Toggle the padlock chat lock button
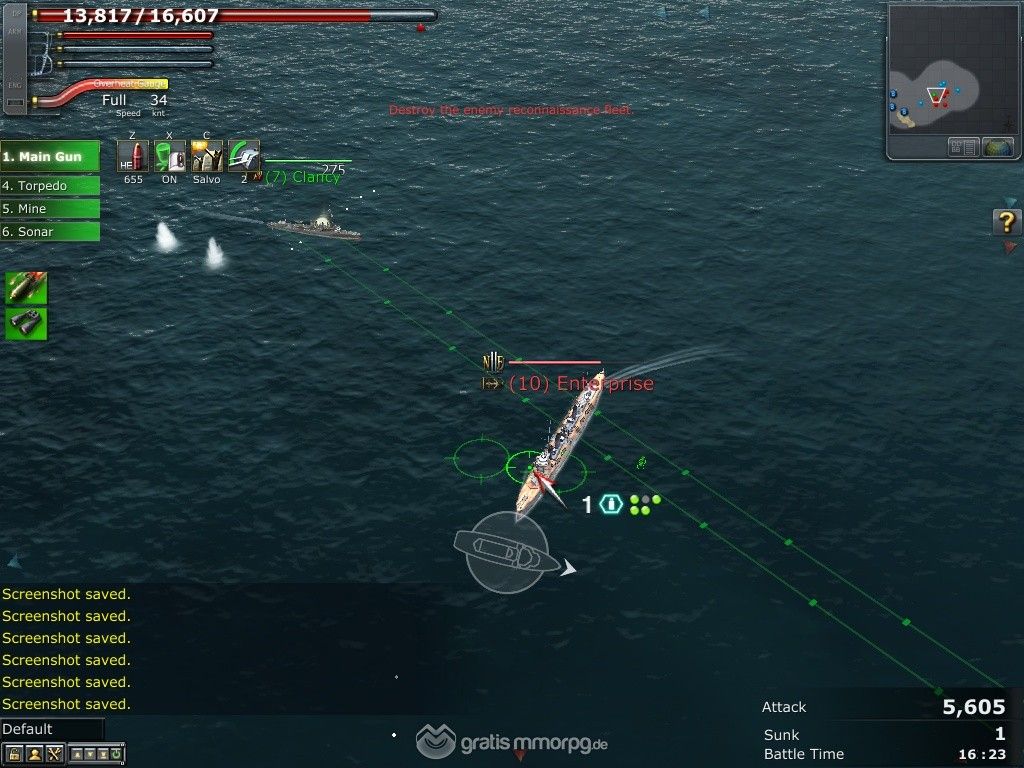Image resolution: width=1024 pixels, height=768 pixels. coord(14,754)
